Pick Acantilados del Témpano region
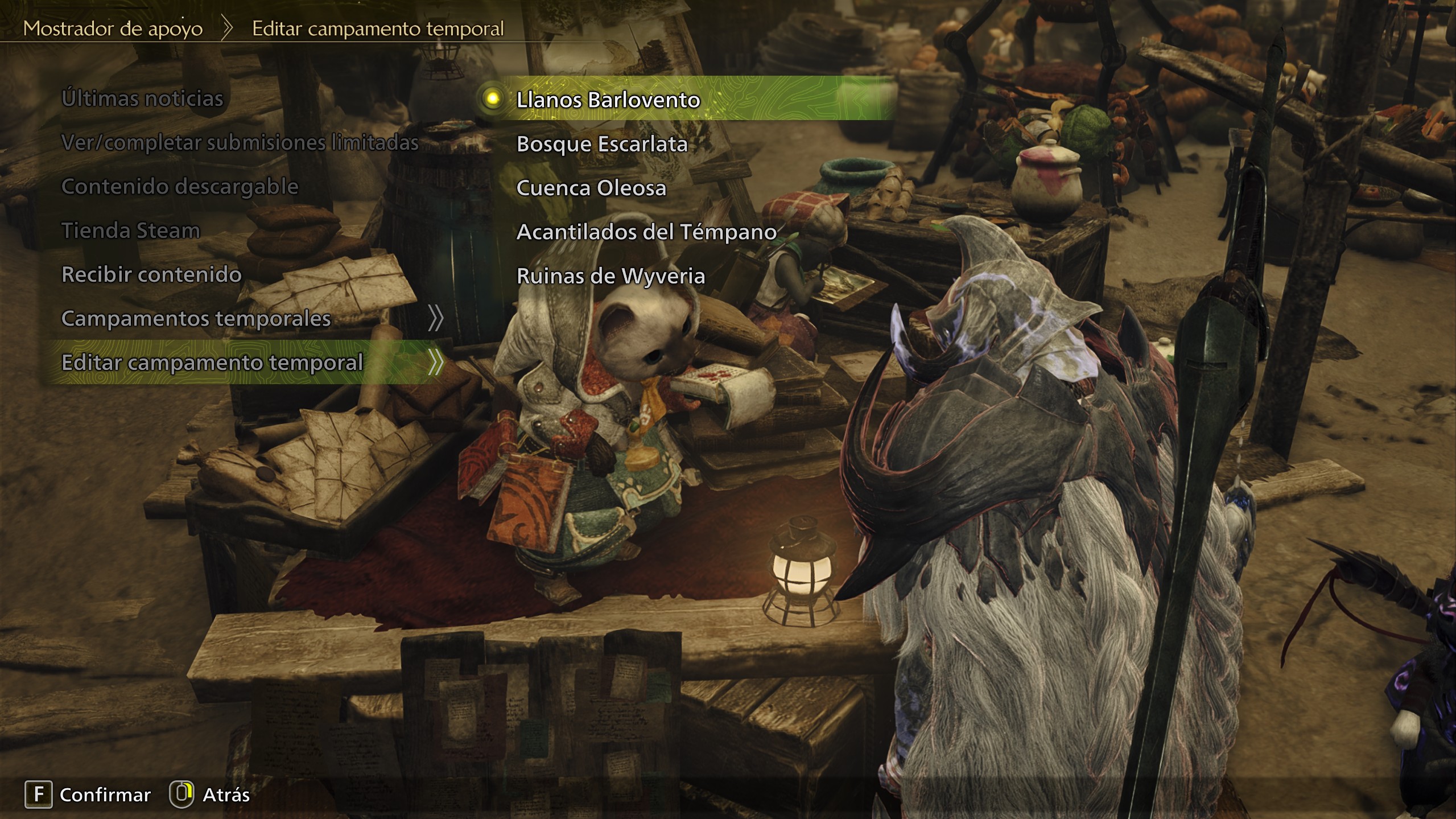Image resolution: width=1456 pixels, height=819 pixels. point(646,232)
